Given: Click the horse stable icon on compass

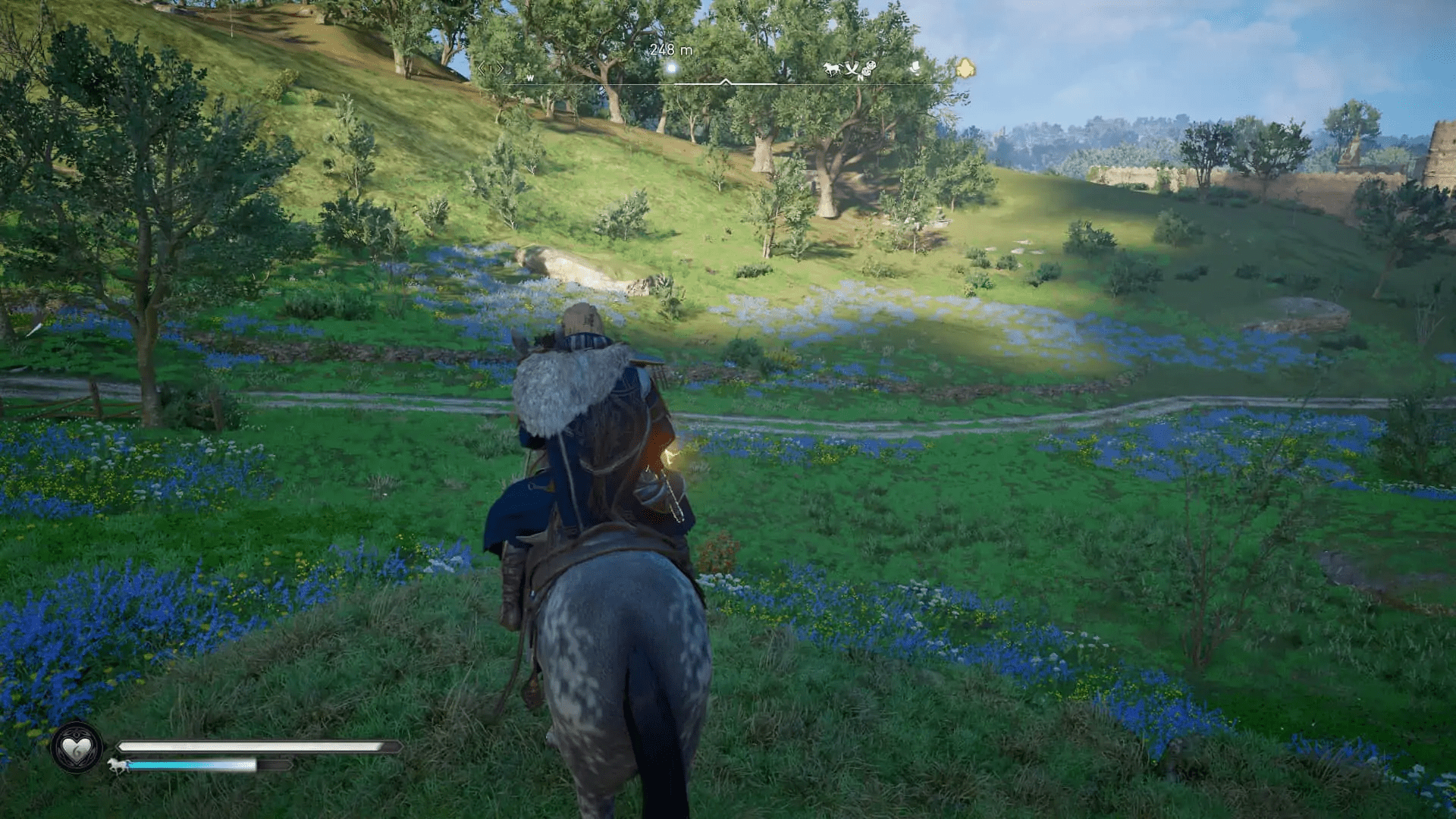Looking at the screenshot, I should pyautogui.click(x=832, y=69).
